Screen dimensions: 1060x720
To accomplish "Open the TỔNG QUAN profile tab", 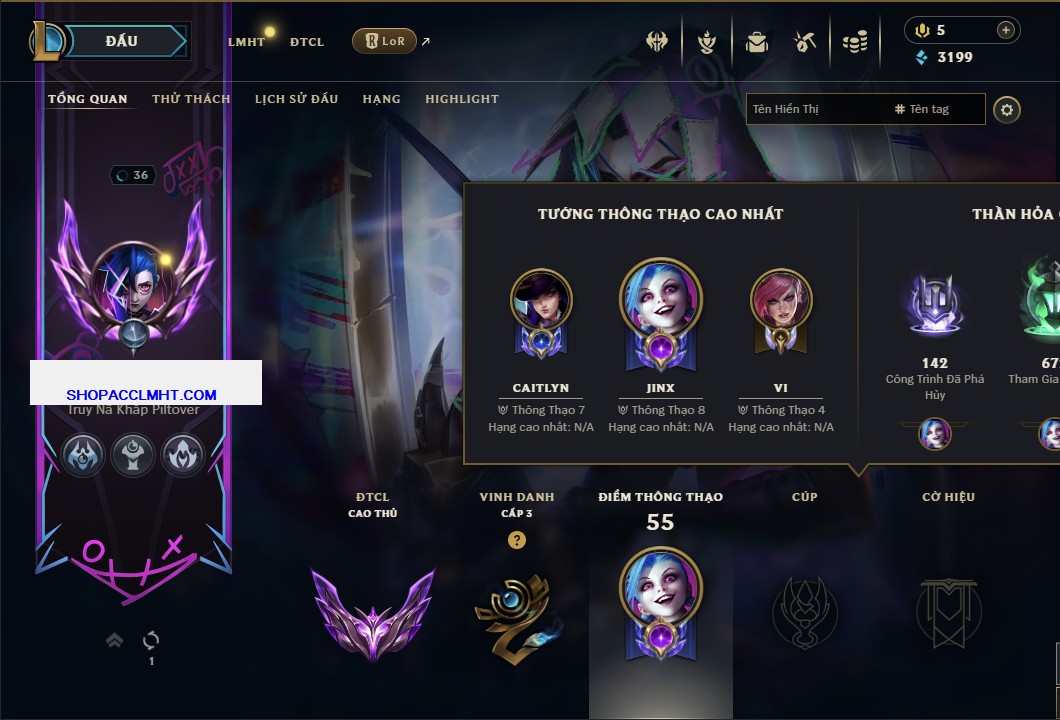I will point(88,99).
